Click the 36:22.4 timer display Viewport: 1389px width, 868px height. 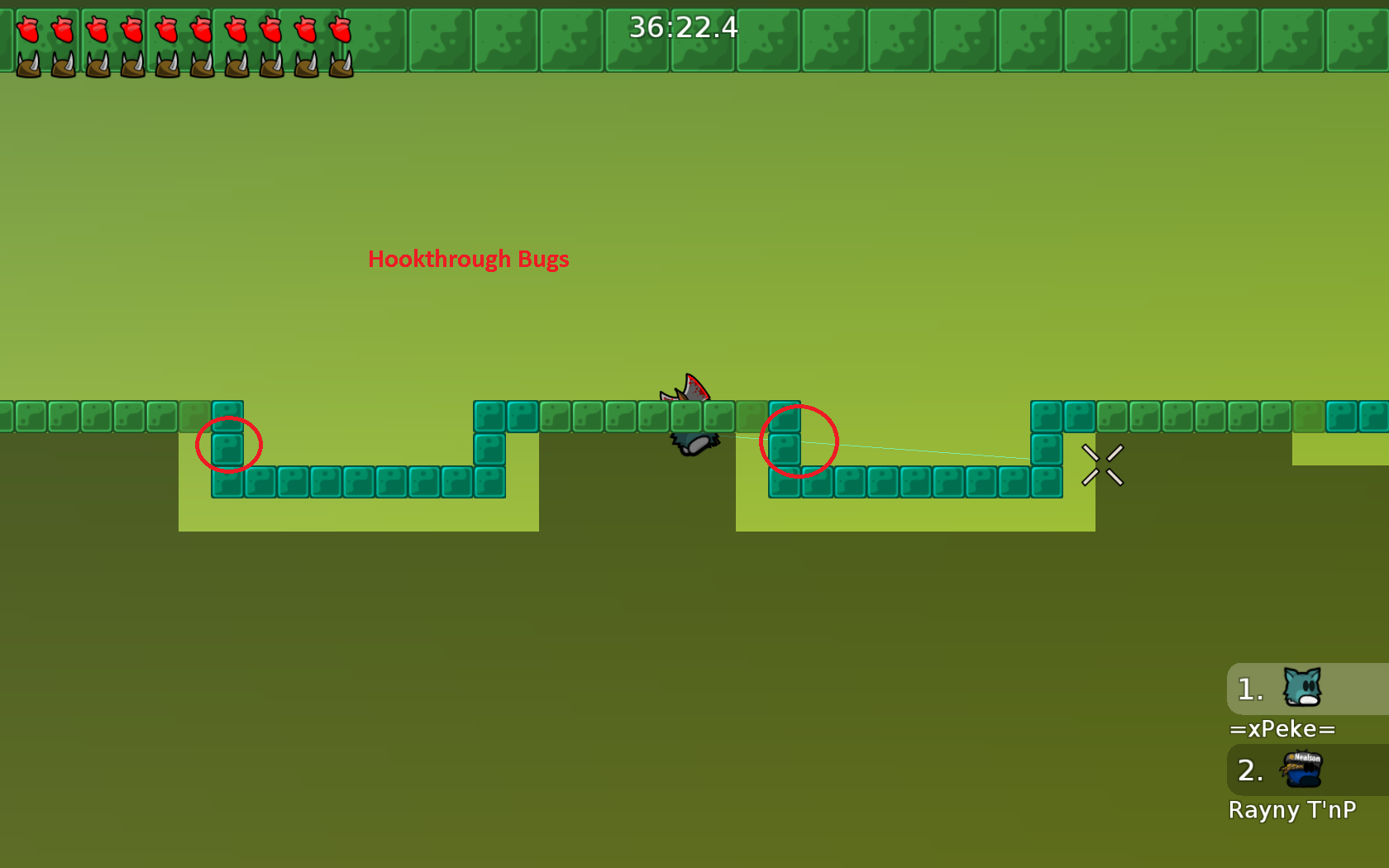683,27
